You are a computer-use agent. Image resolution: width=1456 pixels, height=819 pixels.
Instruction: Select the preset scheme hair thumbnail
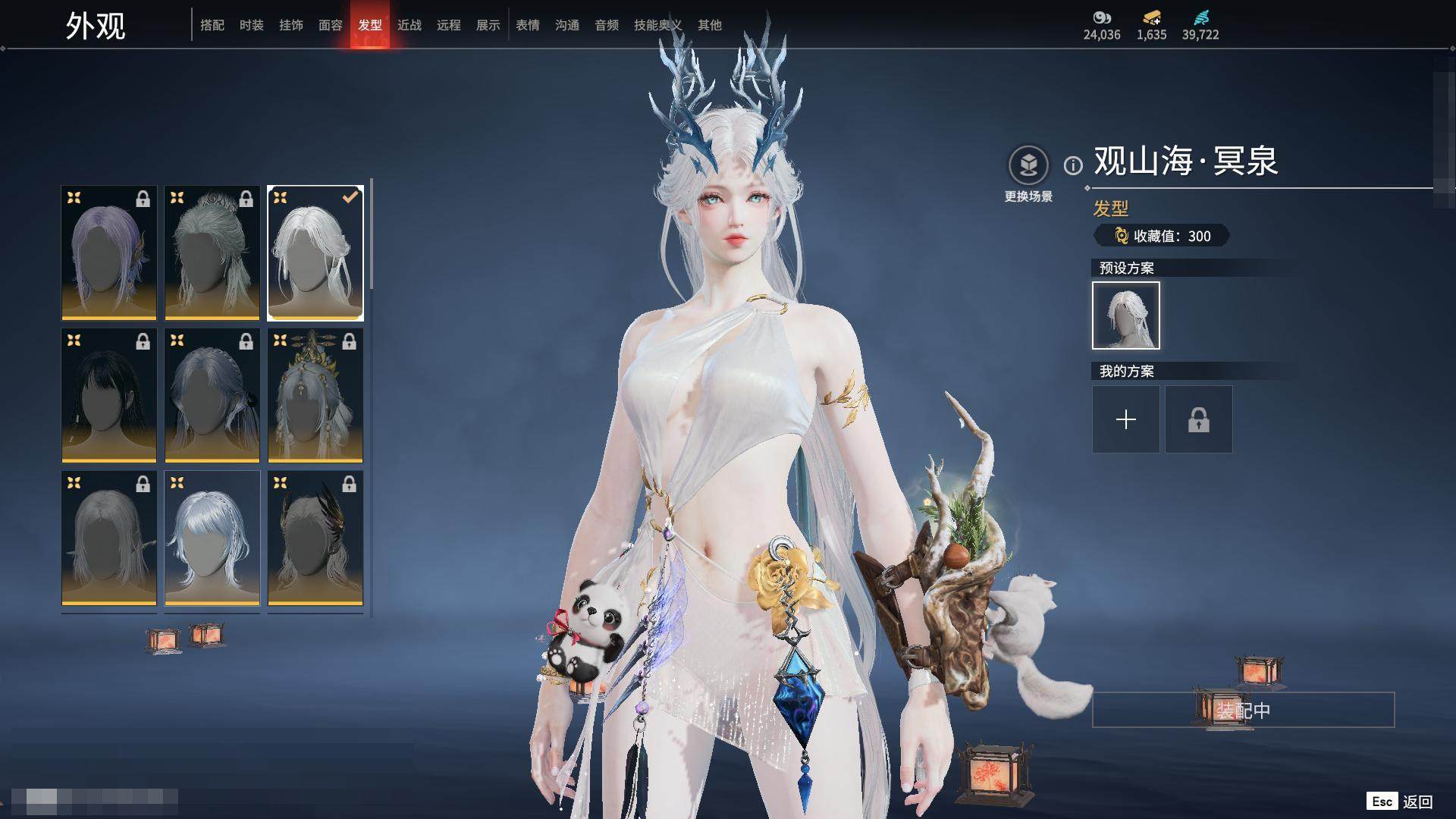pos(1126,315)
